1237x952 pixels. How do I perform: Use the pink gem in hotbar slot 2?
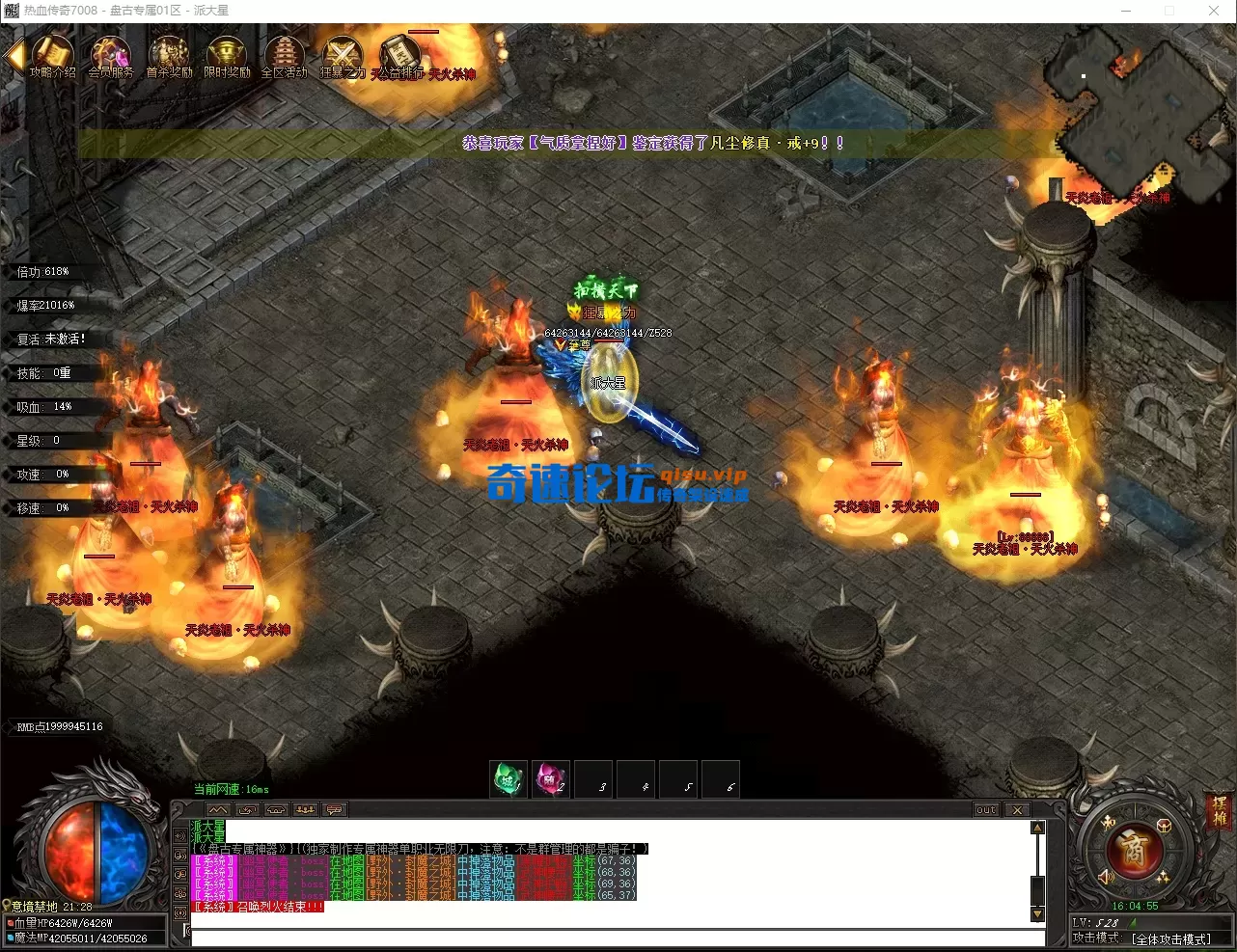coord(551,779)
